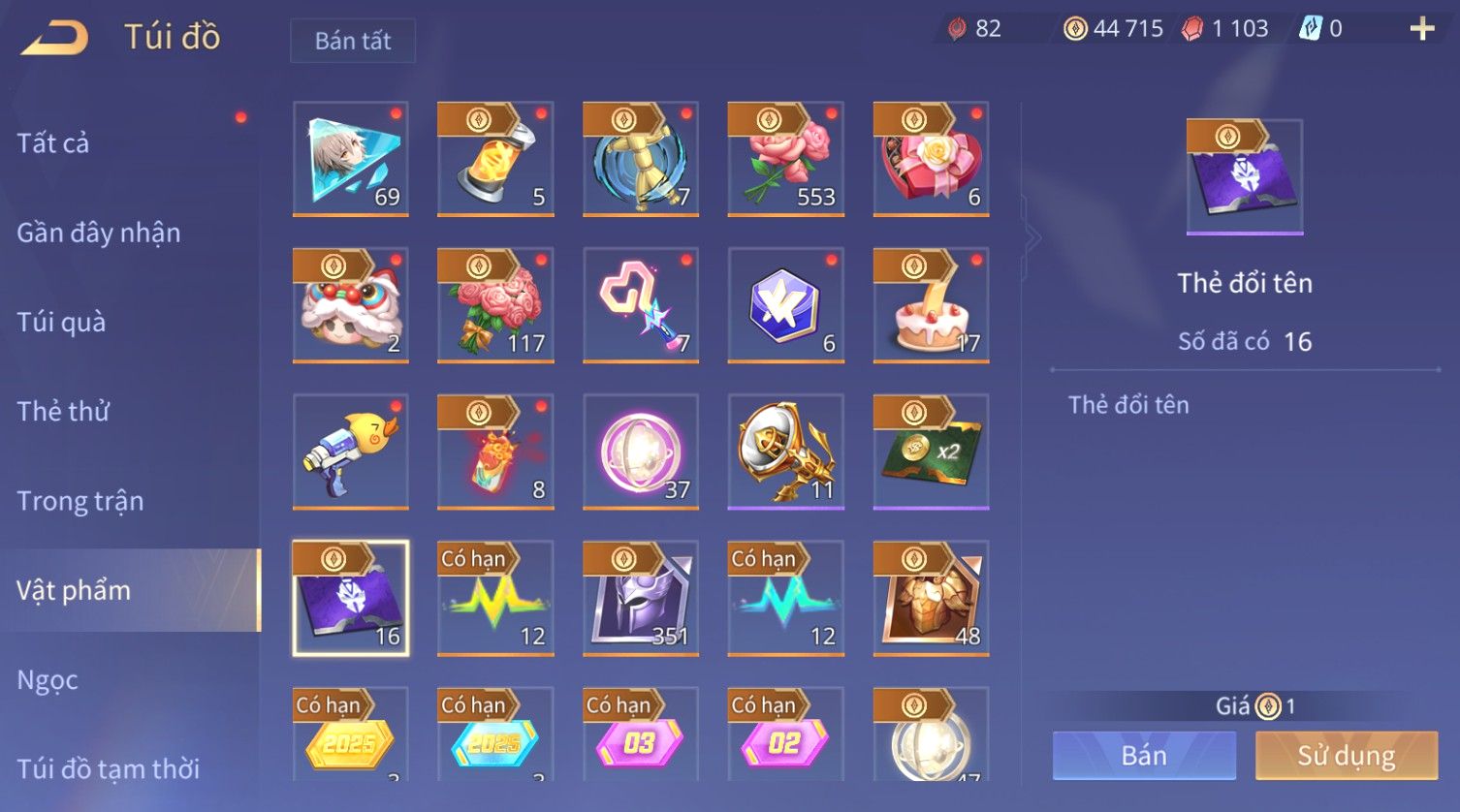Click the Bán tất button
The height and width of the screenshot is (812, 1460).
pyautogui.click(x=353, y=41)
